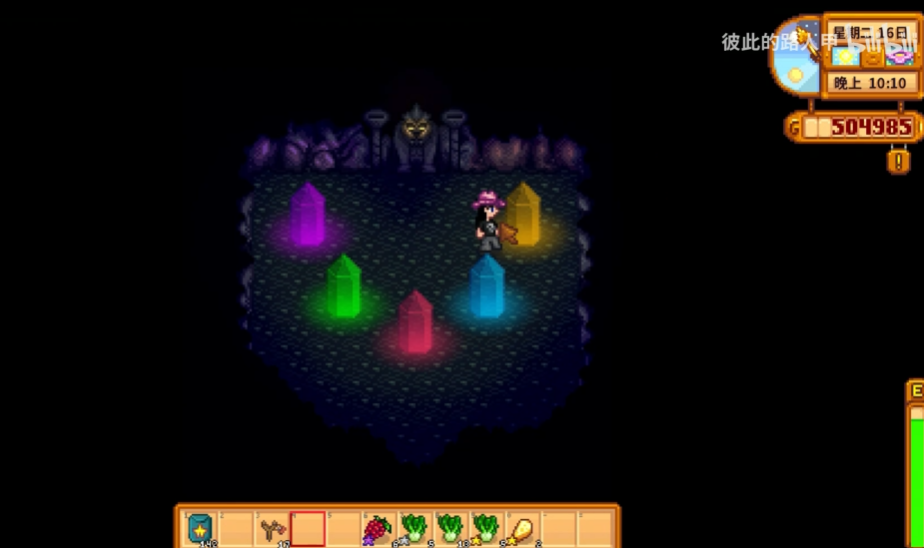This screenshot has width=924, height=548.
Task: Select the gold-star bok choy slot
Action: [x=486, y=529]
